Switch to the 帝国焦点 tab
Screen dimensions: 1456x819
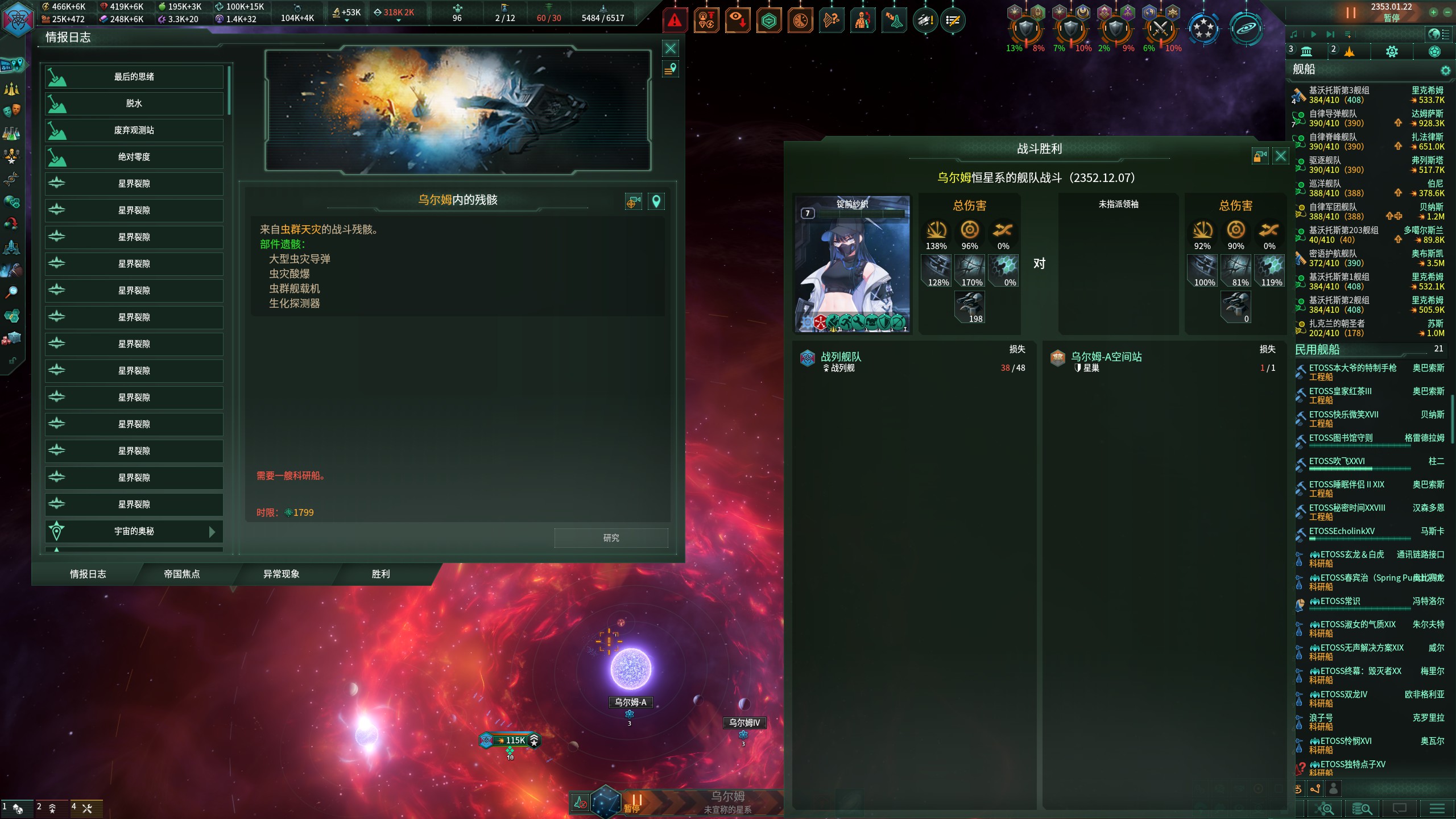182,574
